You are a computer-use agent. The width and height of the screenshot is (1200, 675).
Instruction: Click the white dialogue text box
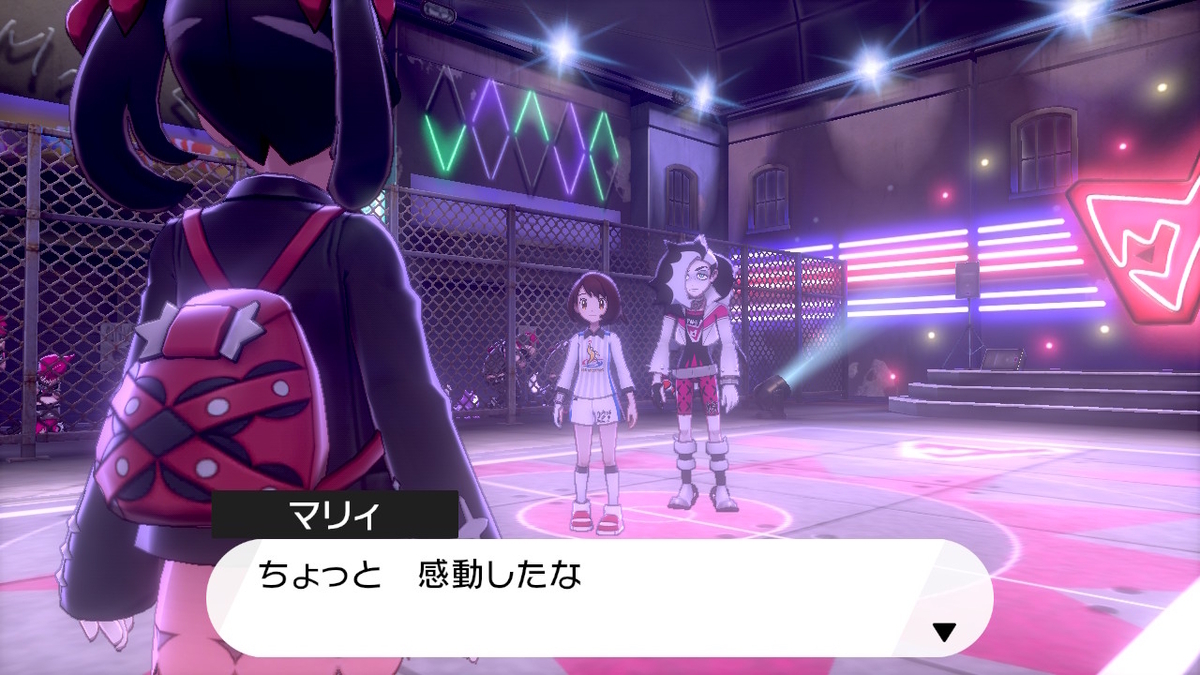[x=598, y=598]
